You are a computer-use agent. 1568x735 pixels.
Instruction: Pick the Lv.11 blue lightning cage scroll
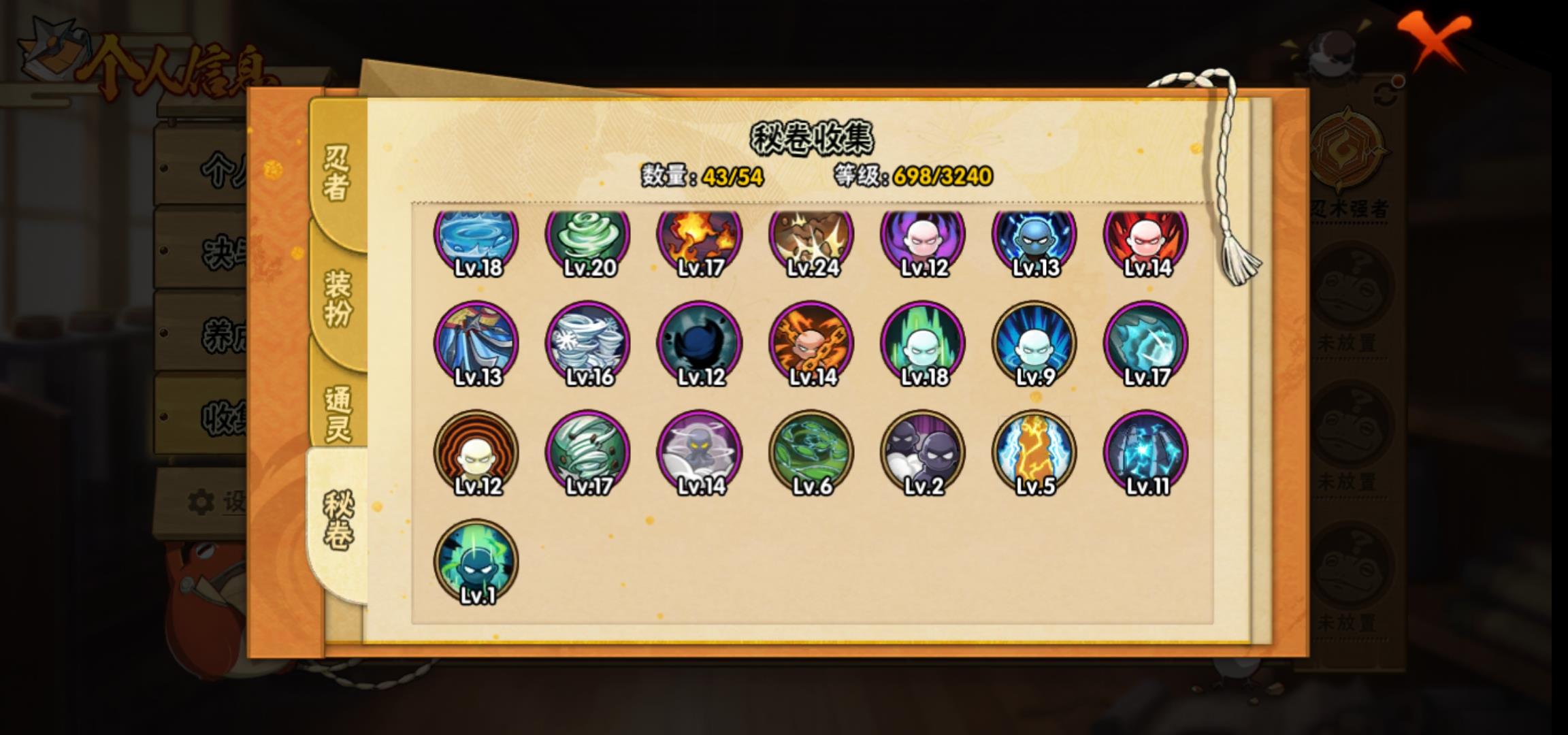[x=1146, y=453]
